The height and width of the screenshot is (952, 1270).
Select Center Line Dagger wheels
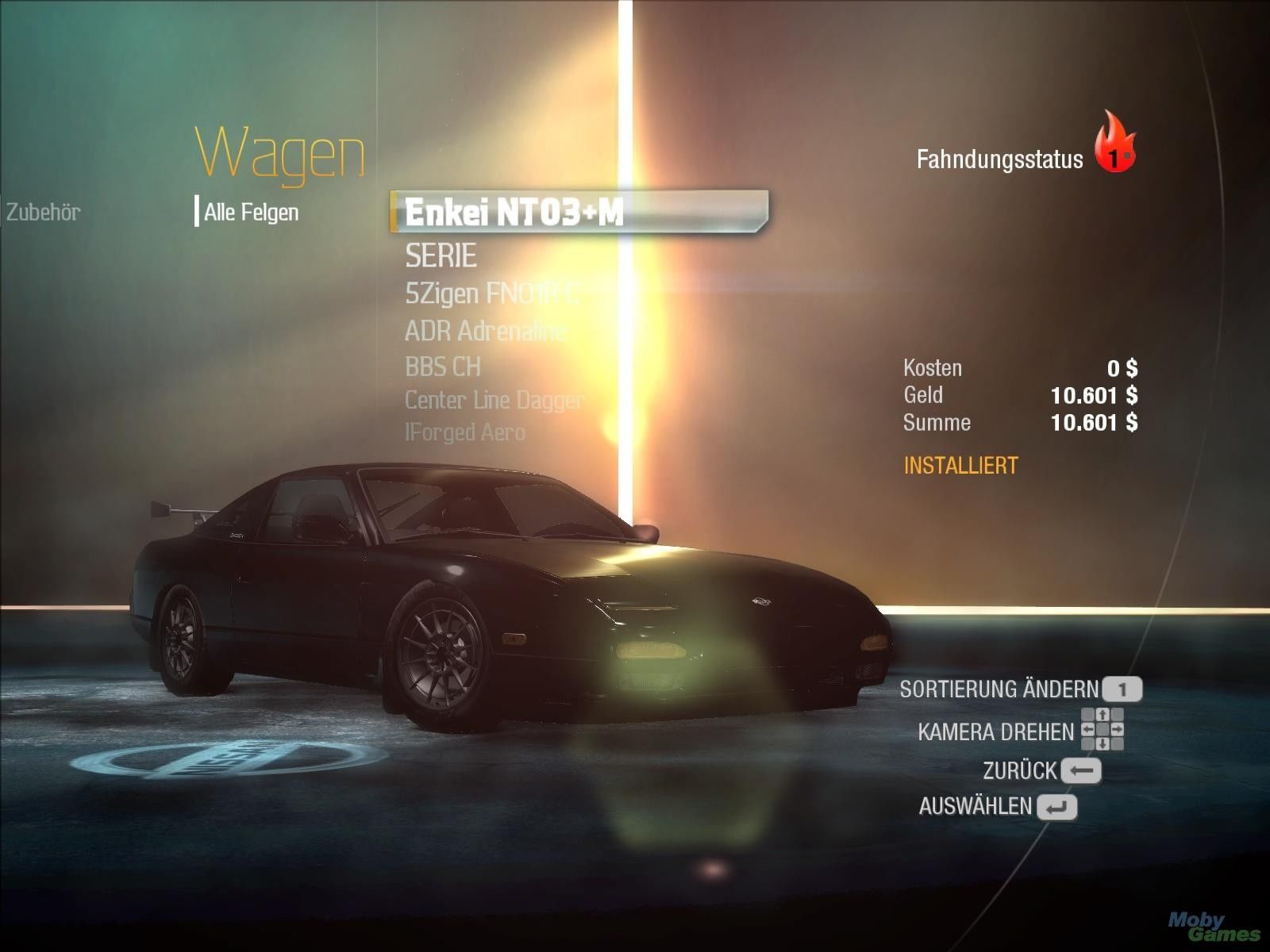[x=494, y=400]
